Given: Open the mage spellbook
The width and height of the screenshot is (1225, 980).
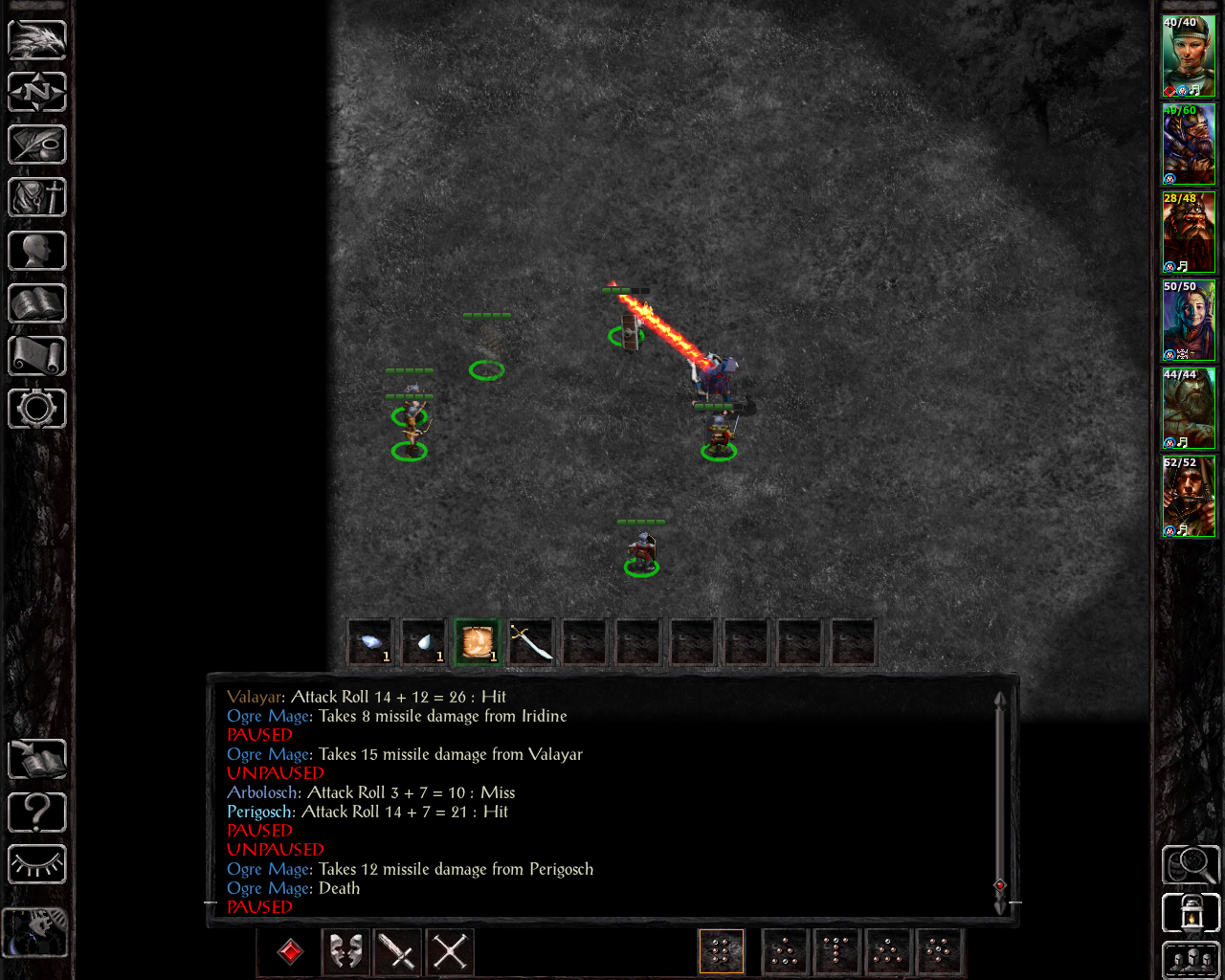Looking at the screenshot, I should (37, 303).
